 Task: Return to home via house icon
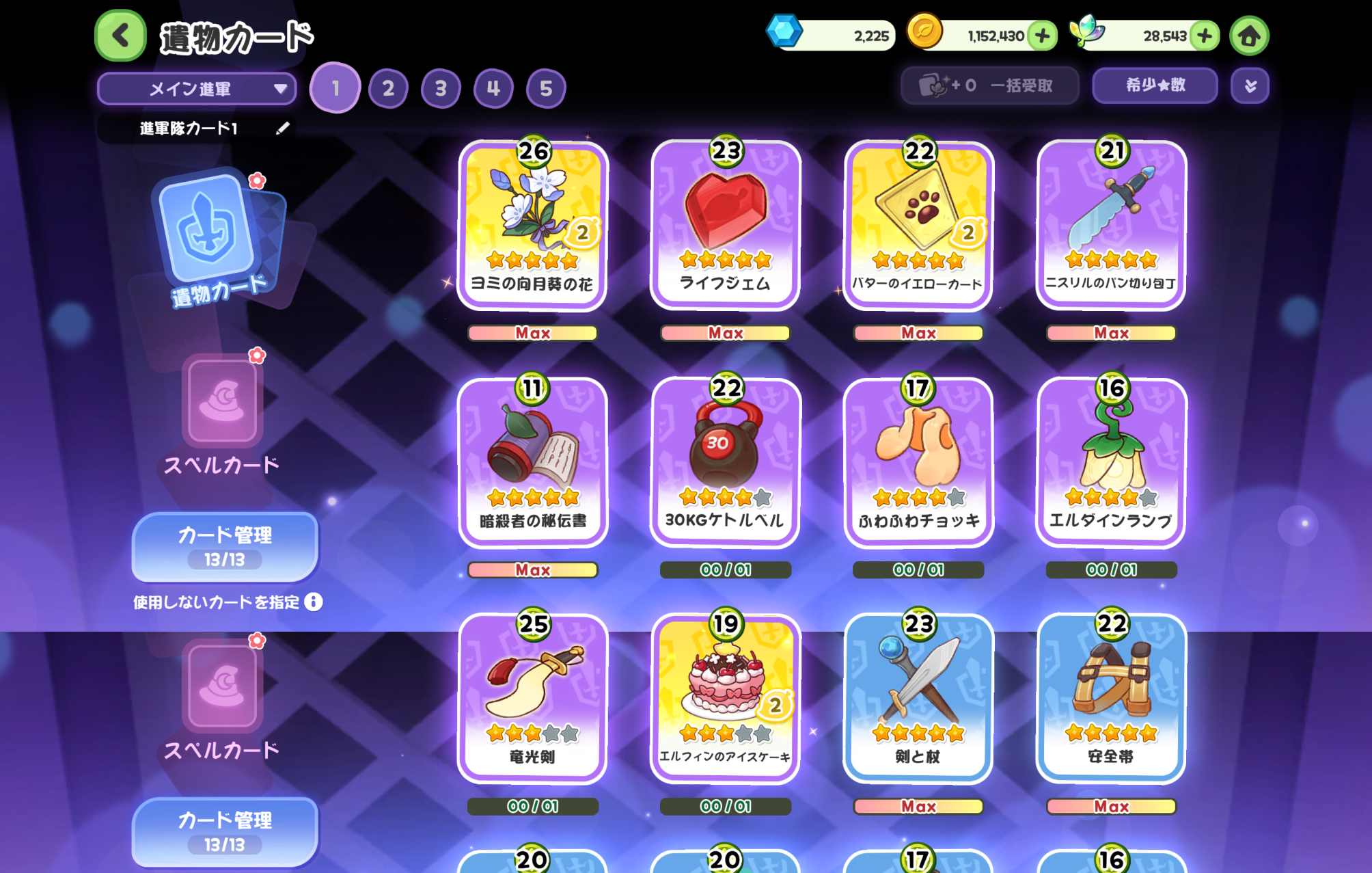tap(1249, 36)
